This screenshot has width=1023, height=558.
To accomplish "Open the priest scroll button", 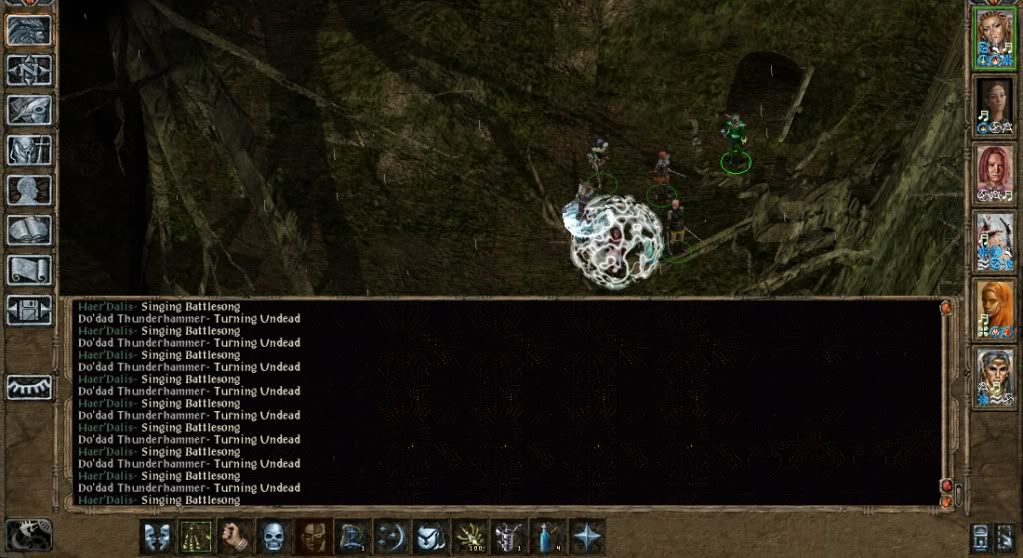I will 30,269.
